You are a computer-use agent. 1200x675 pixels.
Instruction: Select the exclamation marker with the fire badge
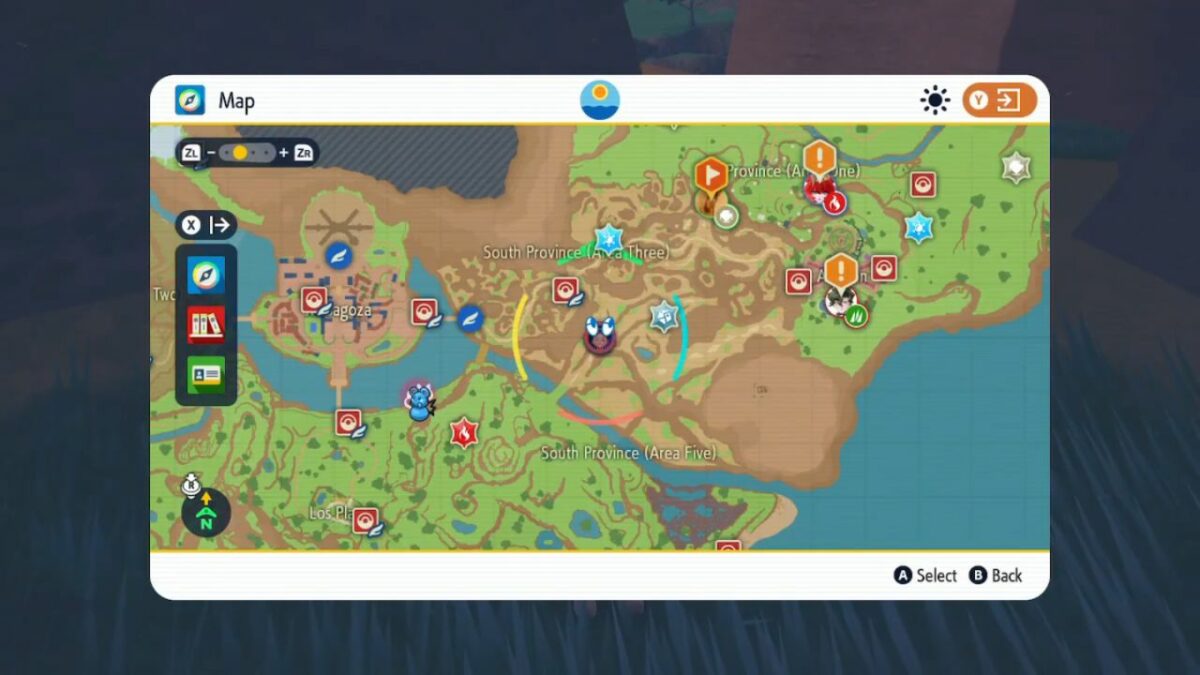(x=820, y=161)
